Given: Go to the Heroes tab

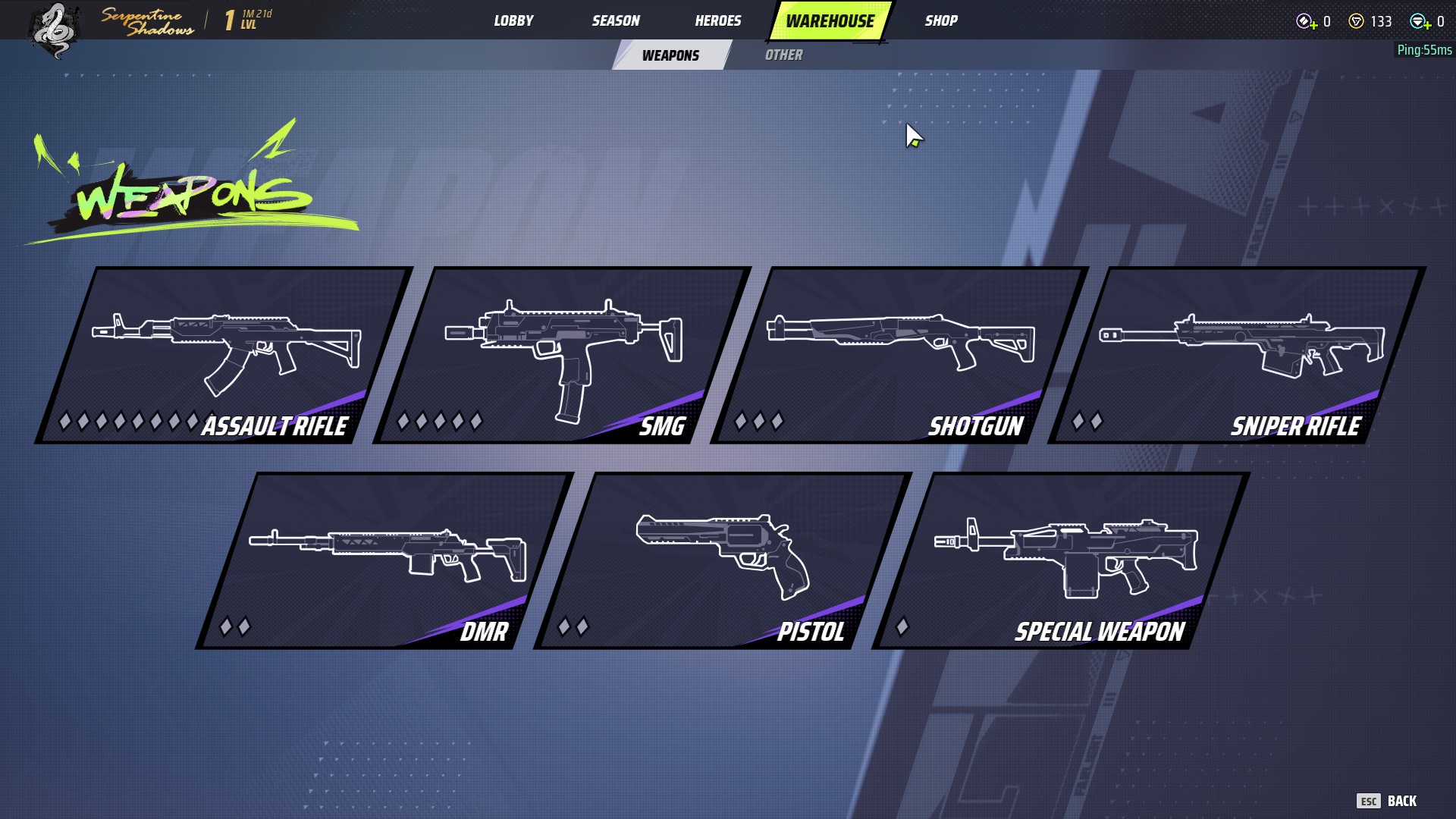Looking at the screenshot, I should pos(717,20).
